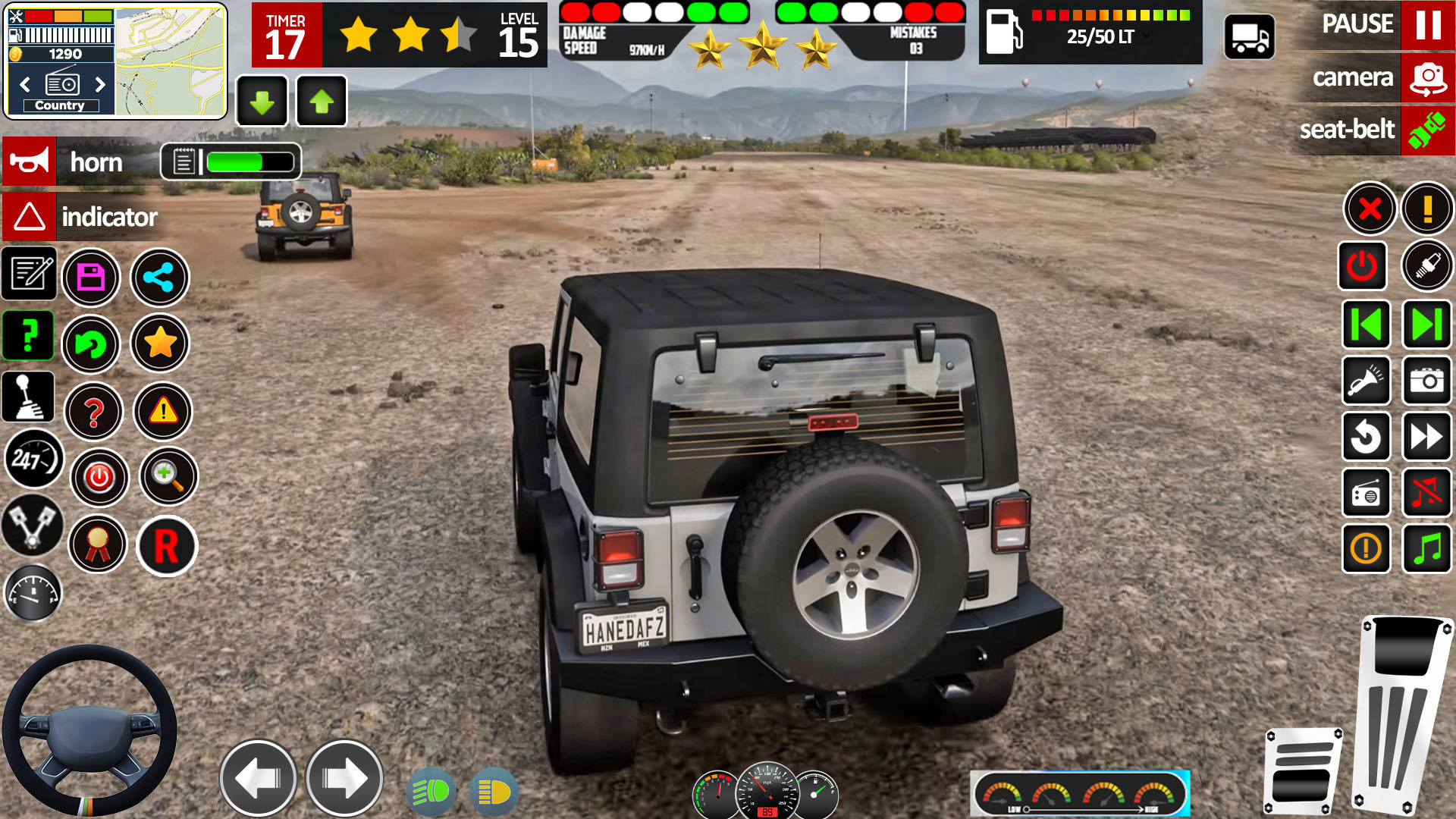Mute the music with crossed-note icon
1456x819 pixels.
point(1426,494)
